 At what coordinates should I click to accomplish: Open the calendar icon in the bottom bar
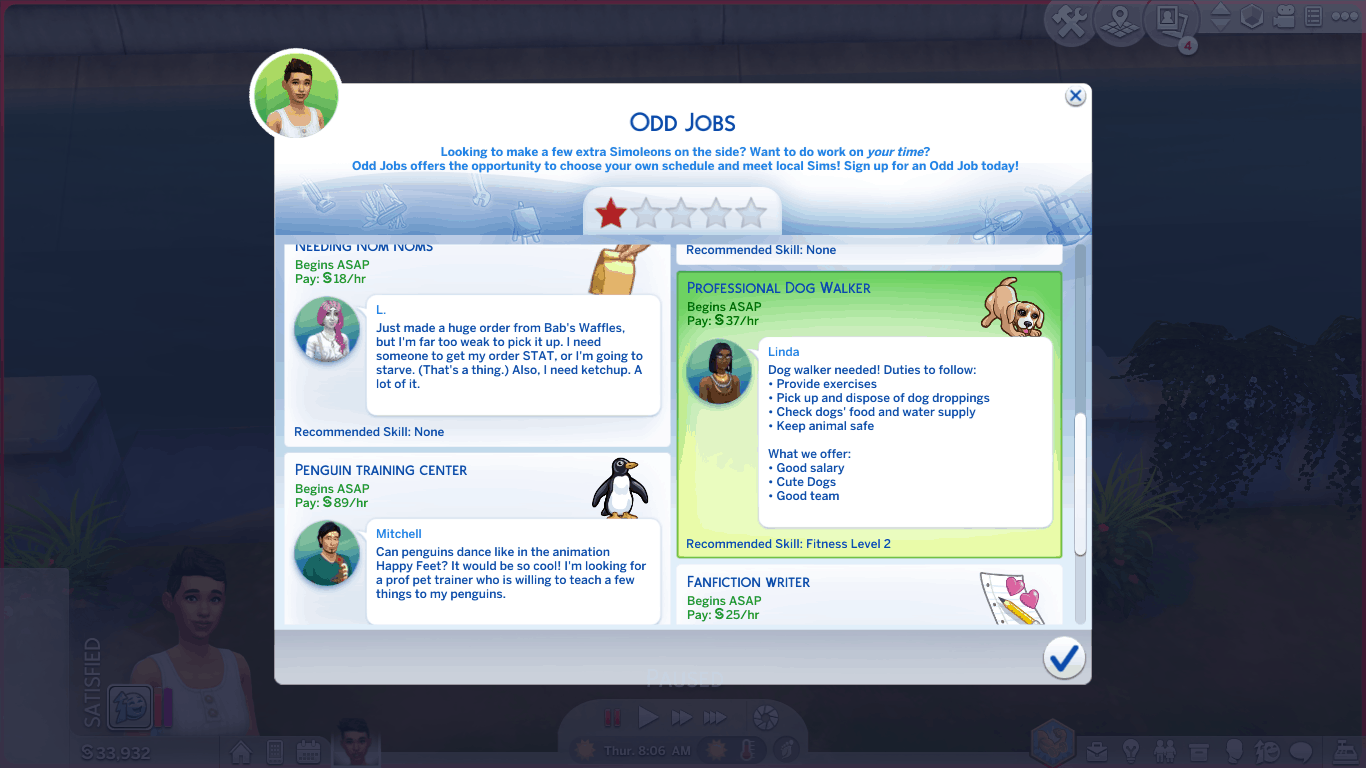(308, 752)
